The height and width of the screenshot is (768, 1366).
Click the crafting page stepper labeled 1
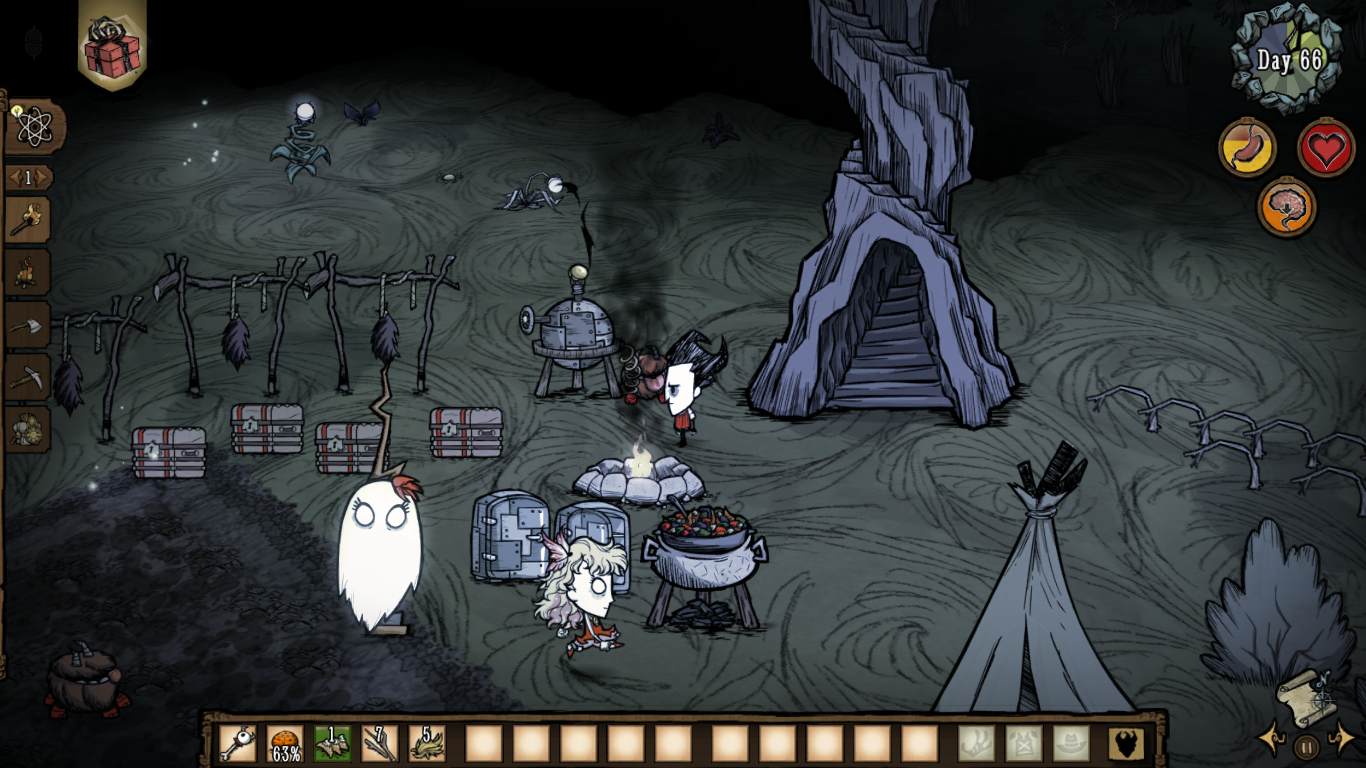click(29, 178)
